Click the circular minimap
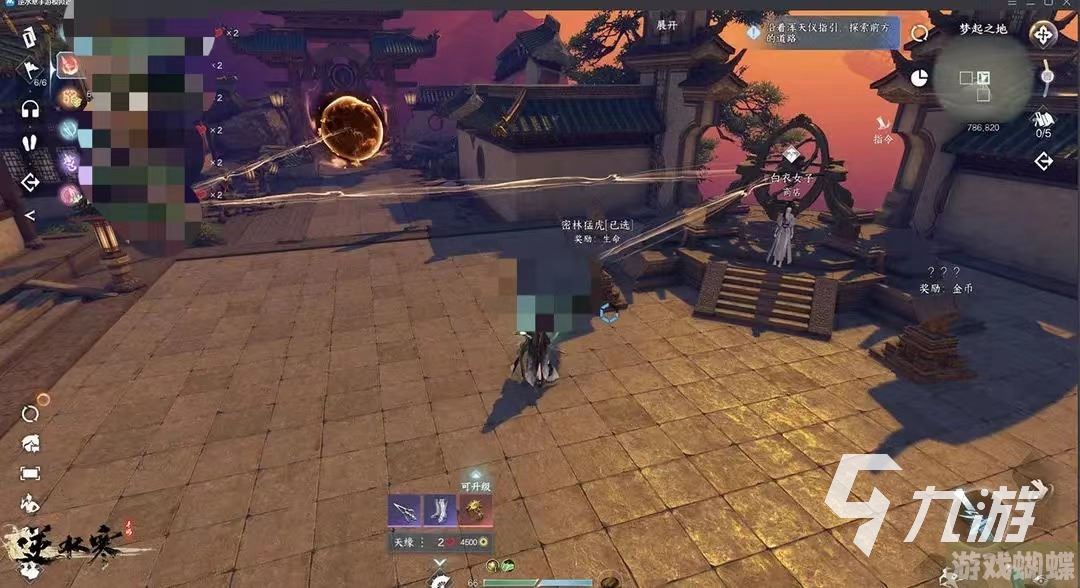The height and width of the screenshot is (588, 1080). pyautogui.click(x=981, y=76)
